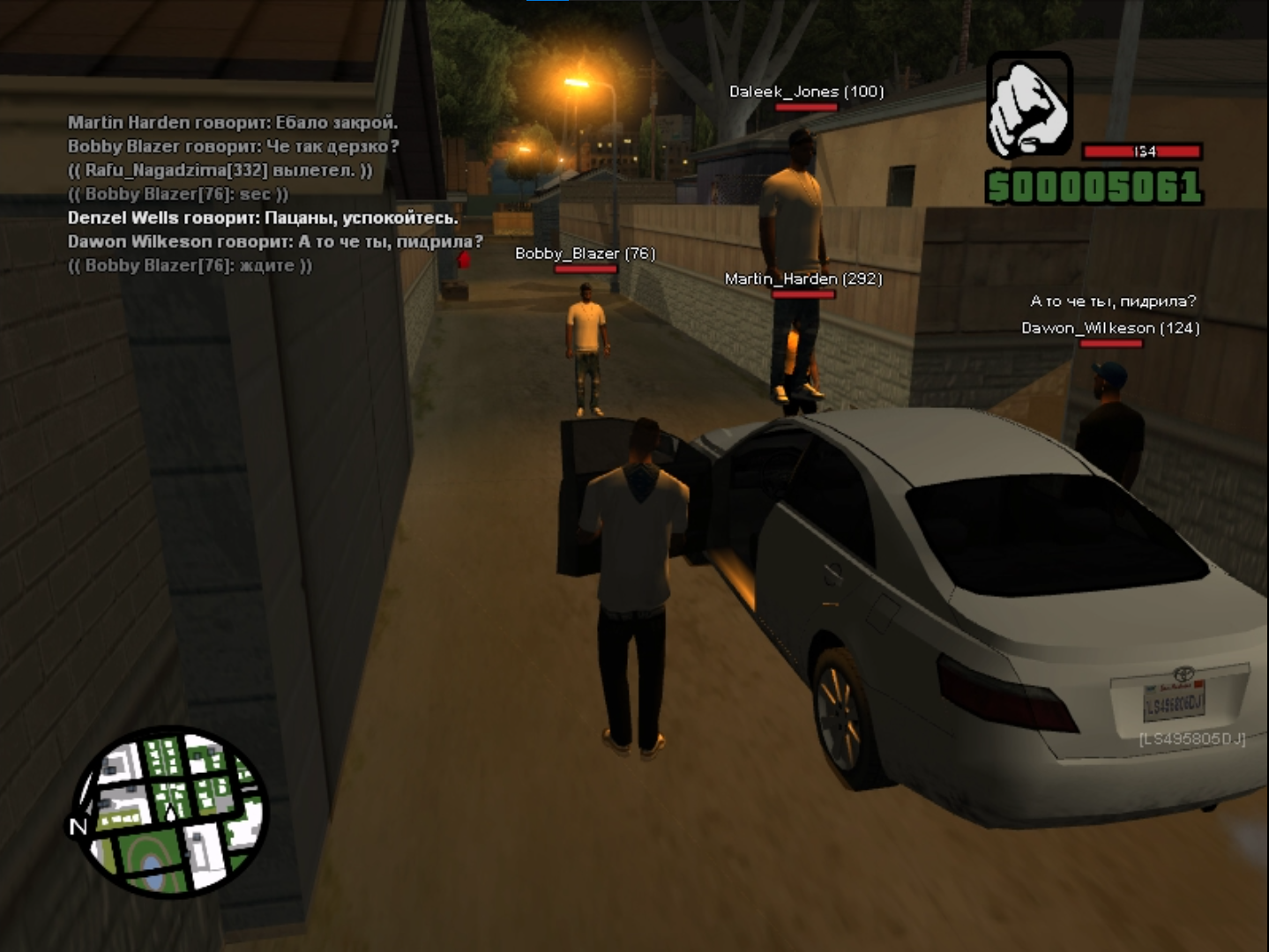Open the circular radar minimap
The image size is (1269, 952).
tap(169, 812)
